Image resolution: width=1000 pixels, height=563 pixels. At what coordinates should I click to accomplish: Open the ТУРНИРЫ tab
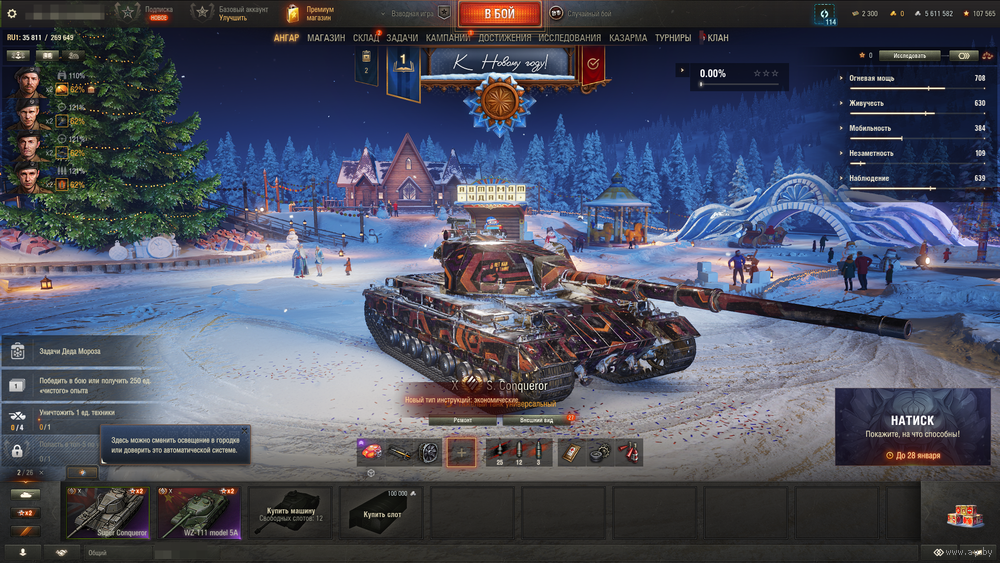pos(672,38)
